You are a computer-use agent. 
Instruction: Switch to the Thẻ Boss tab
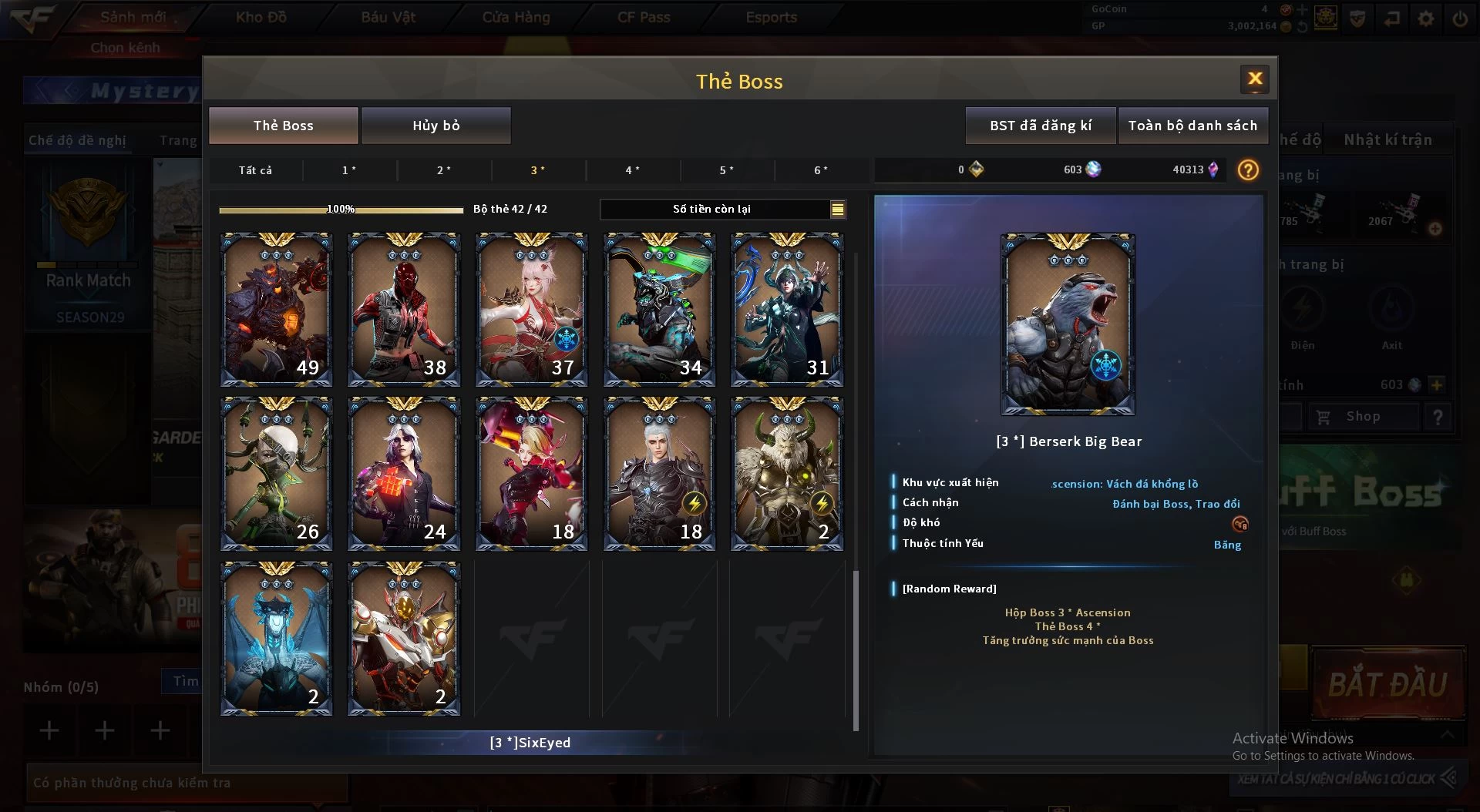tap(283, 126)
